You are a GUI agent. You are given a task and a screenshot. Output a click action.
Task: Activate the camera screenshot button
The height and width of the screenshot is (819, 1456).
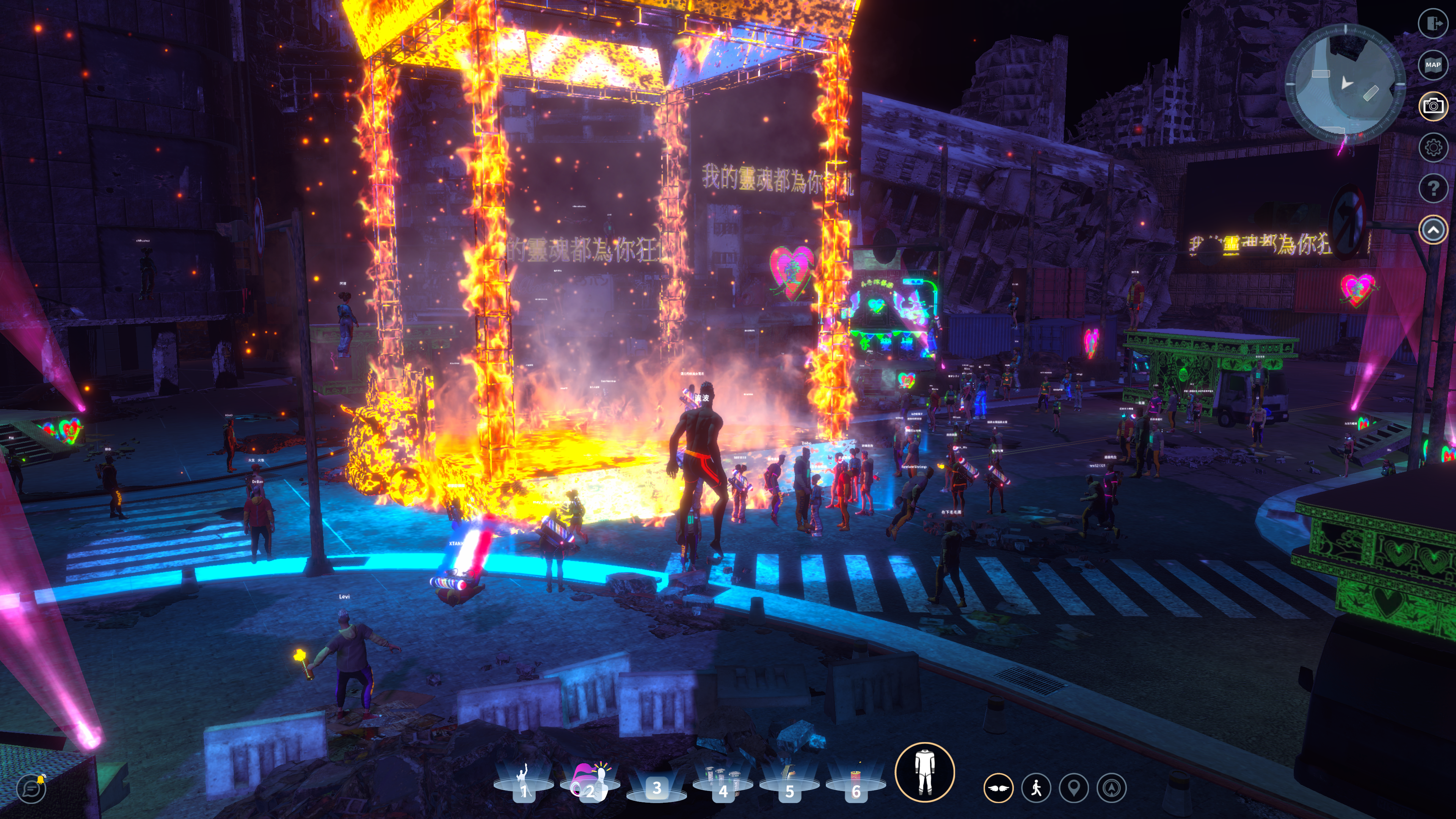[1432, 106]
